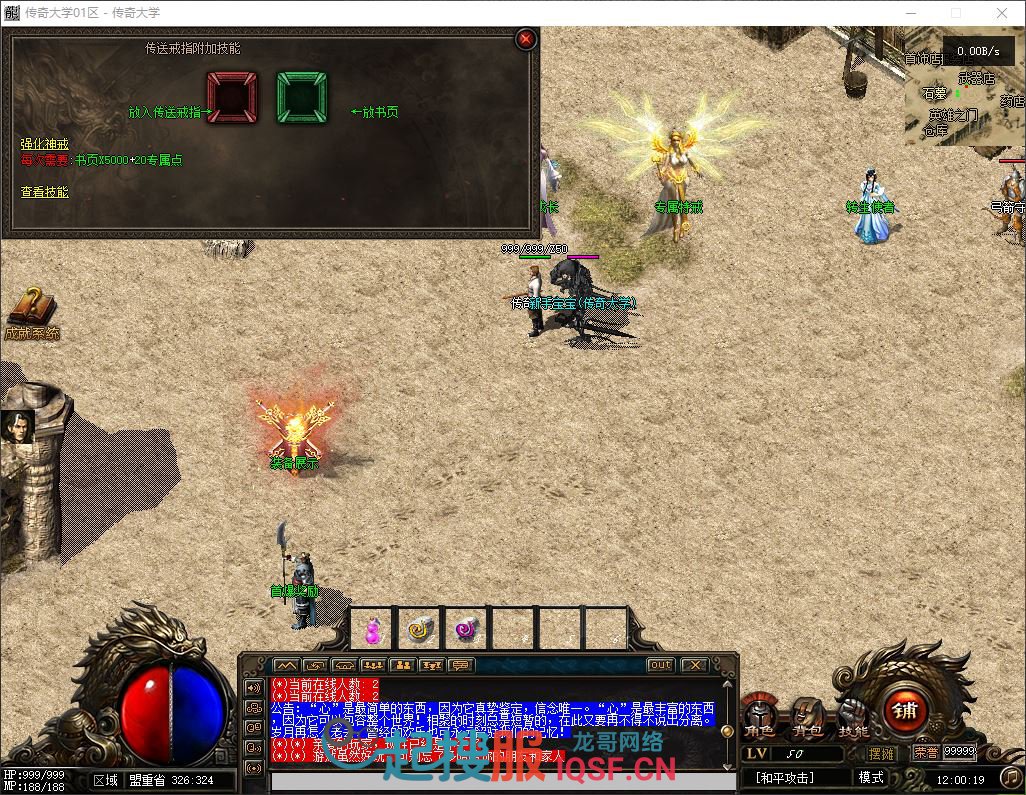1026x795 pixels.
Task: Minimize the game window
Action: [909, 13]
